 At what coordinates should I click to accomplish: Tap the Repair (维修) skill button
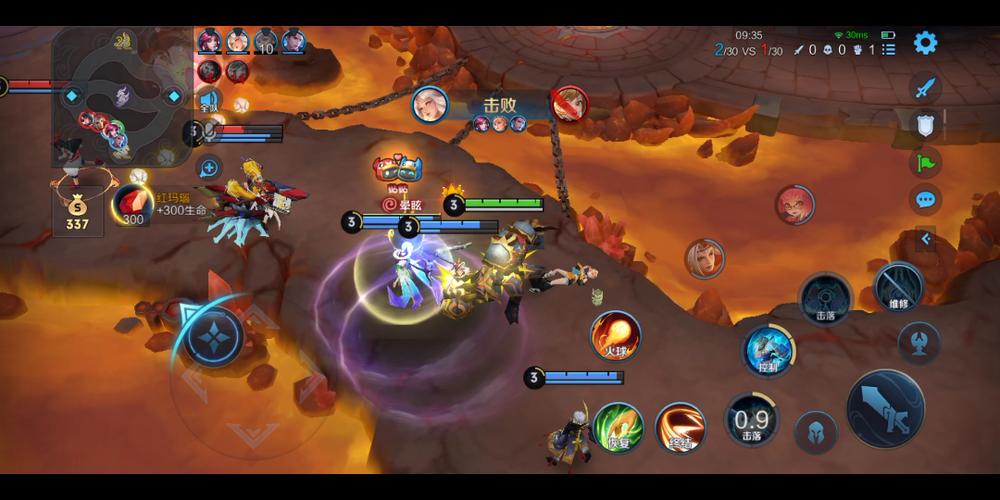coord(898,286)
